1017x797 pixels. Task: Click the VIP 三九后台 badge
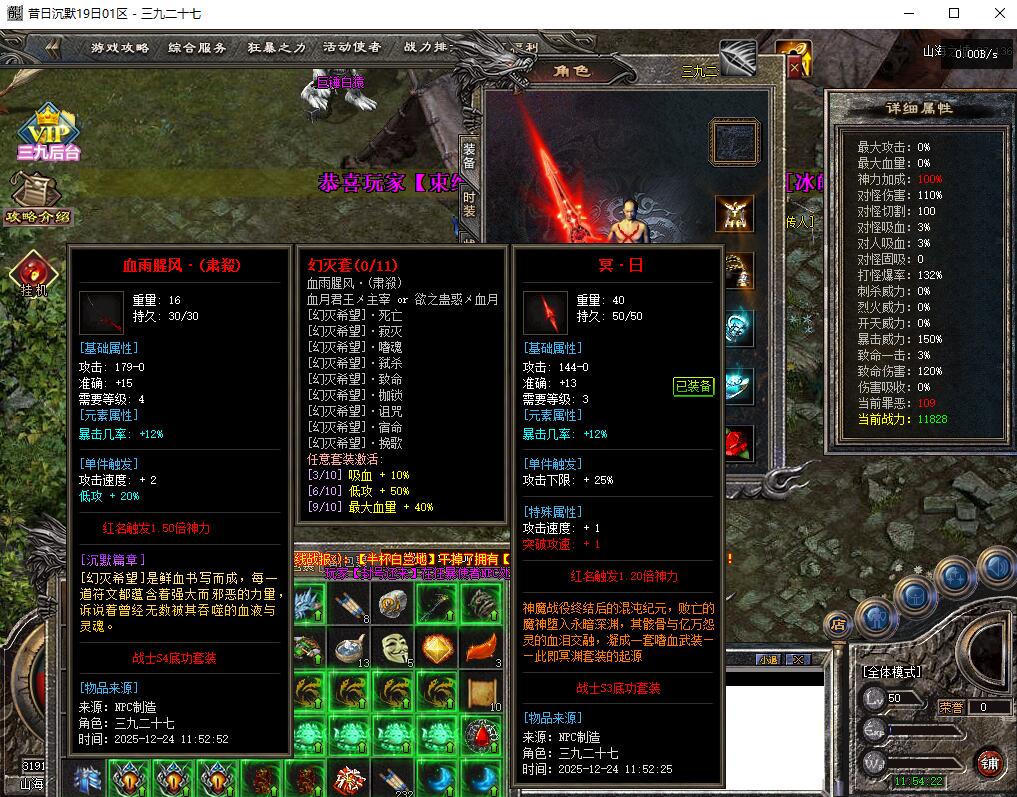point(47,133)
